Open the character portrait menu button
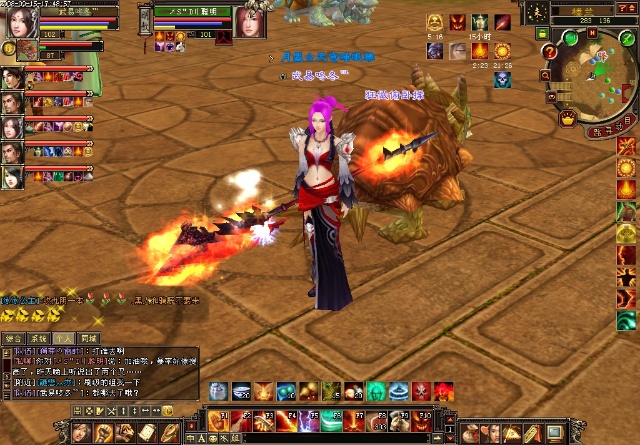This screenshot has width=640, height=445. pos(80,432)
